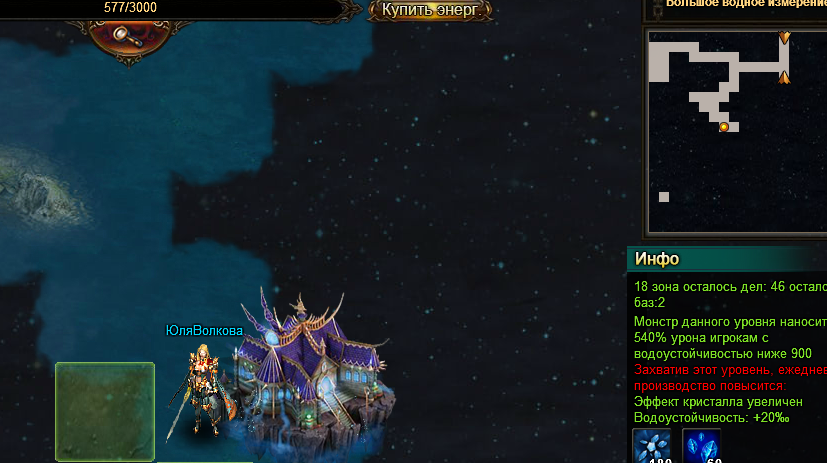Select the highlighted green map tile
Image resolution: width=827 pixels, height=463 pixels.
105,412
